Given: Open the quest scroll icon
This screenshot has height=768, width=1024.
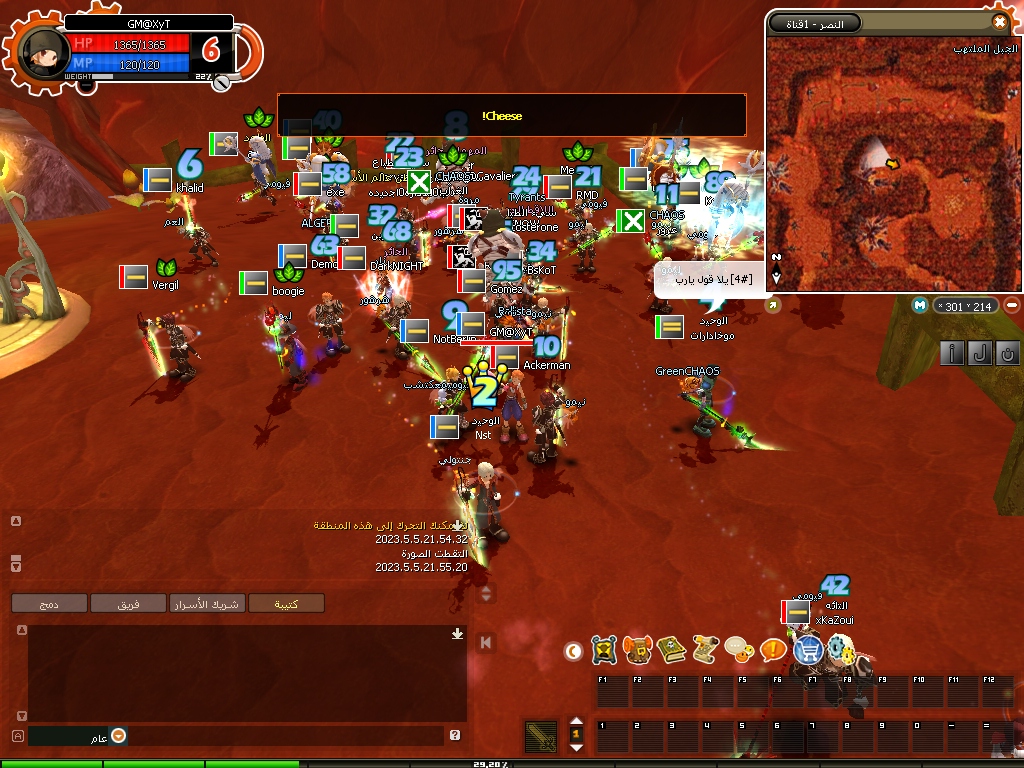Looking at the screenshot, I should tap(704, 650).
